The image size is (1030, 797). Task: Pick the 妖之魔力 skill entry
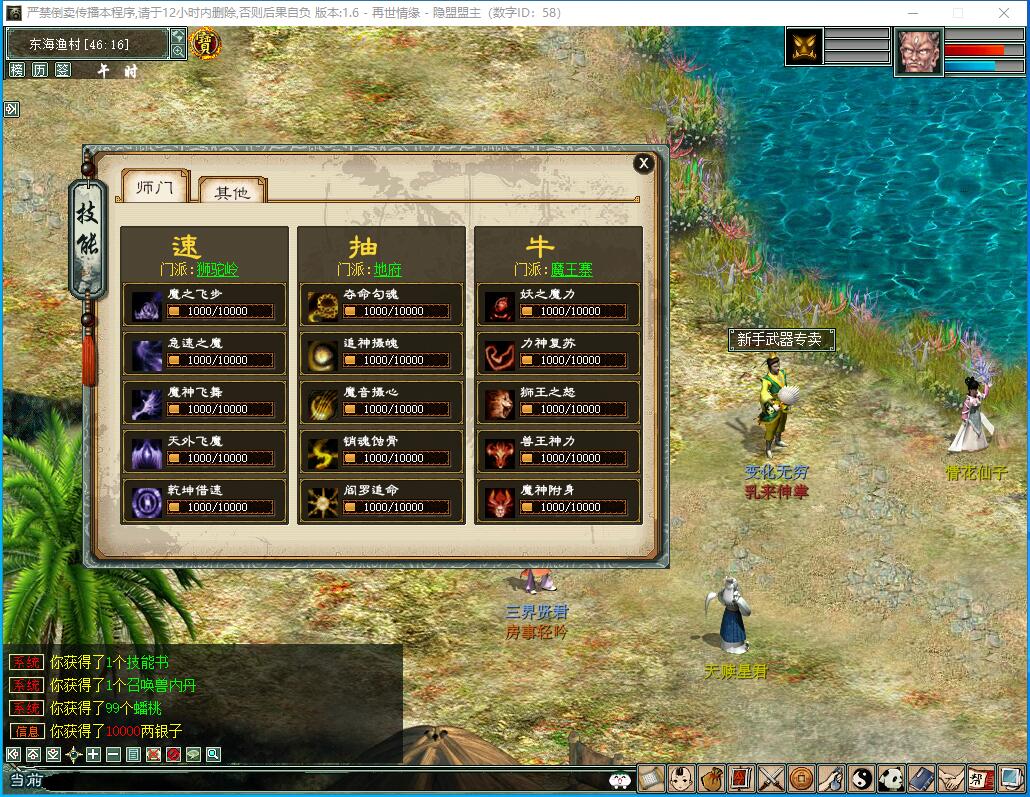tap(557, 304)
